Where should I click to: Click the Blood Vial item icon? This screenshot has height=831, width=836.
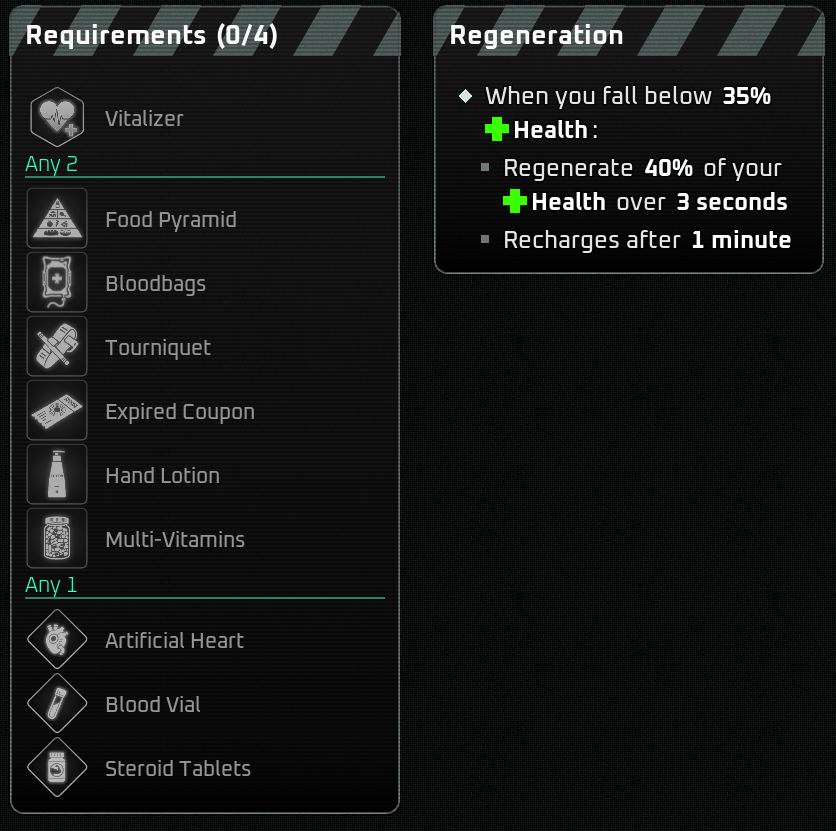(x=57, y=704)
